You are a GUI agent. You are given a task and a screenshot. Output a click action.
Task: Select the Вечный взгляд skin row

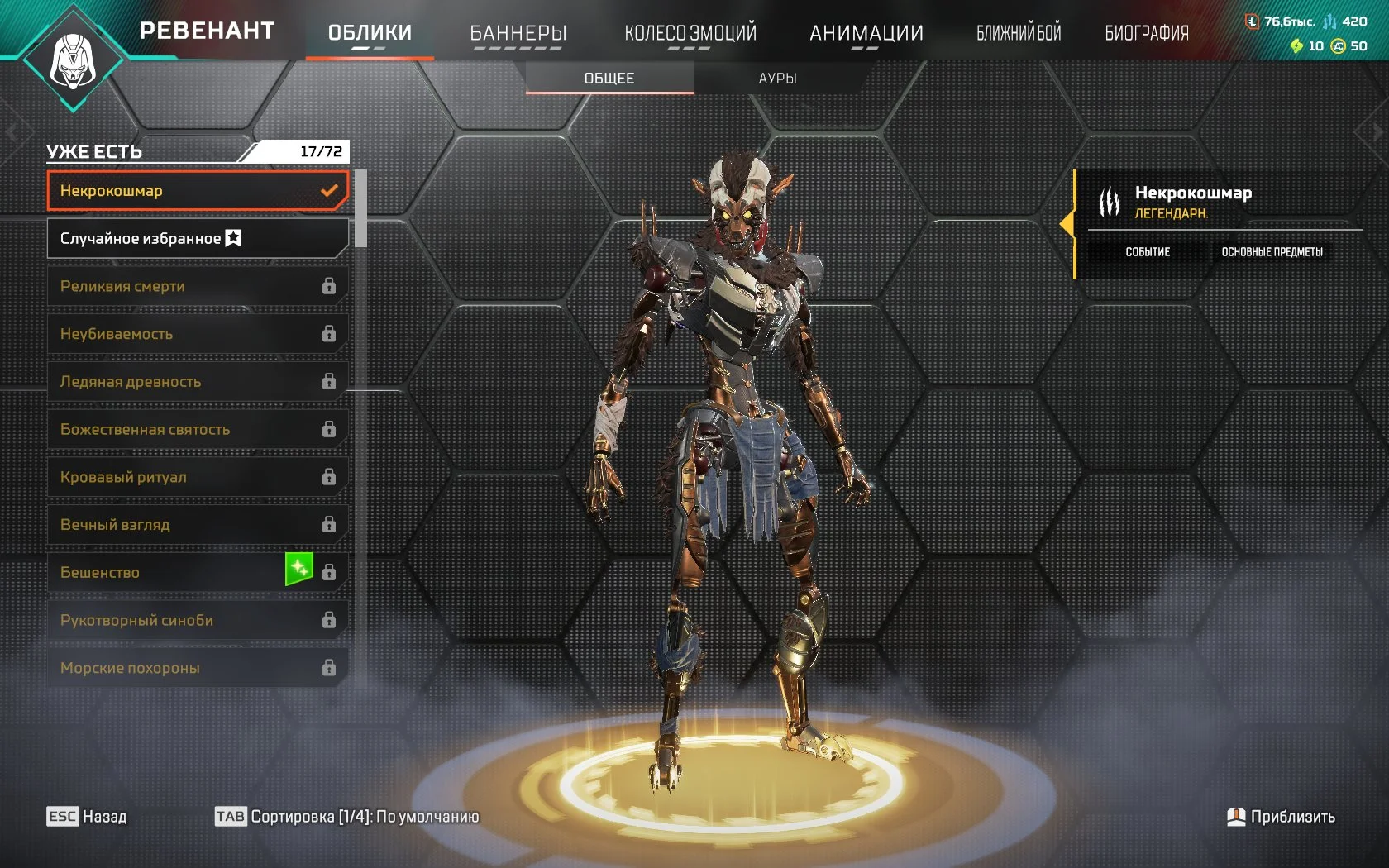(197, 525)
